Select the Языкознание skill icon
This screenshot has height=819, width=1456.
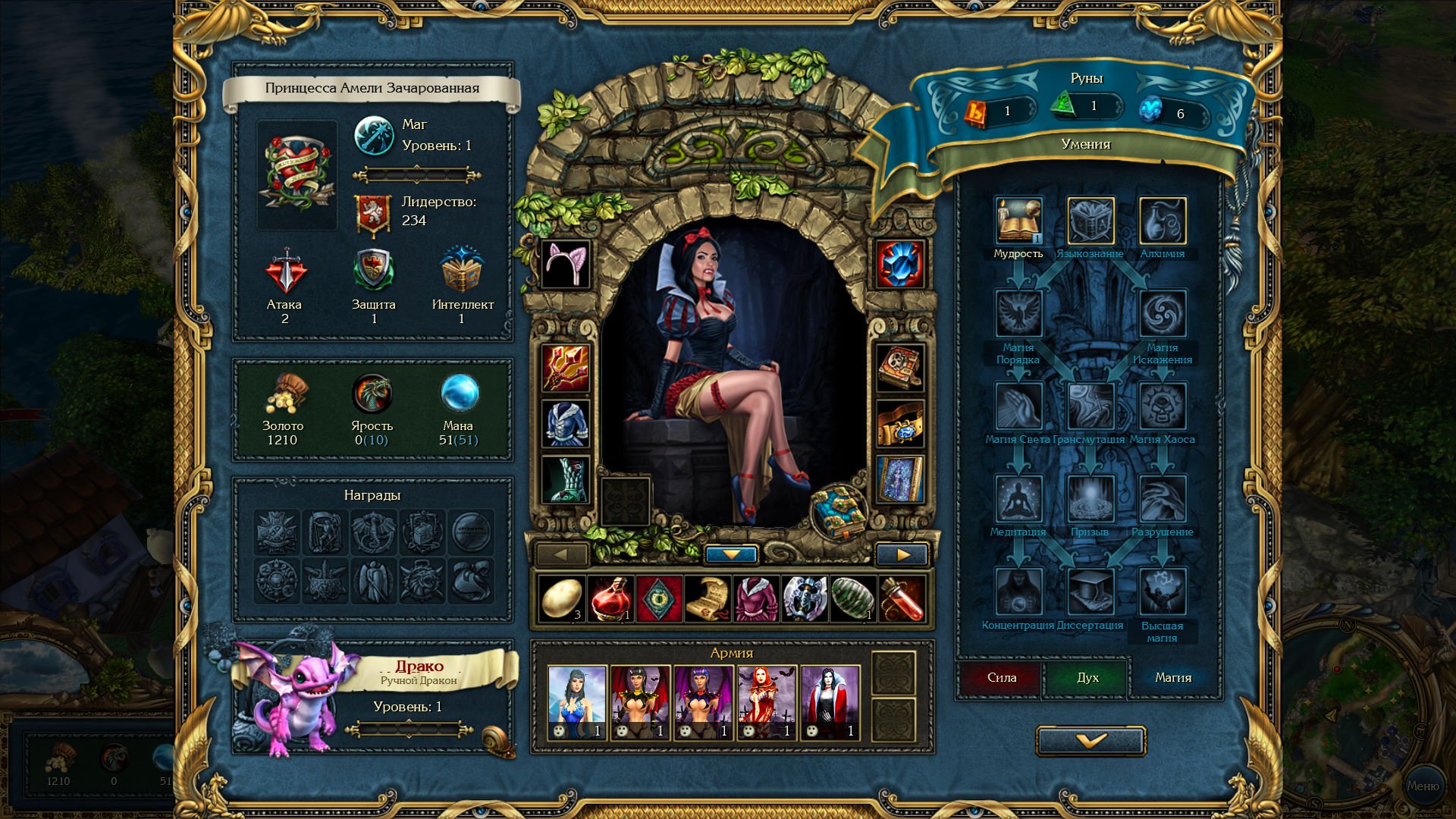click(x=1090, y=221)
